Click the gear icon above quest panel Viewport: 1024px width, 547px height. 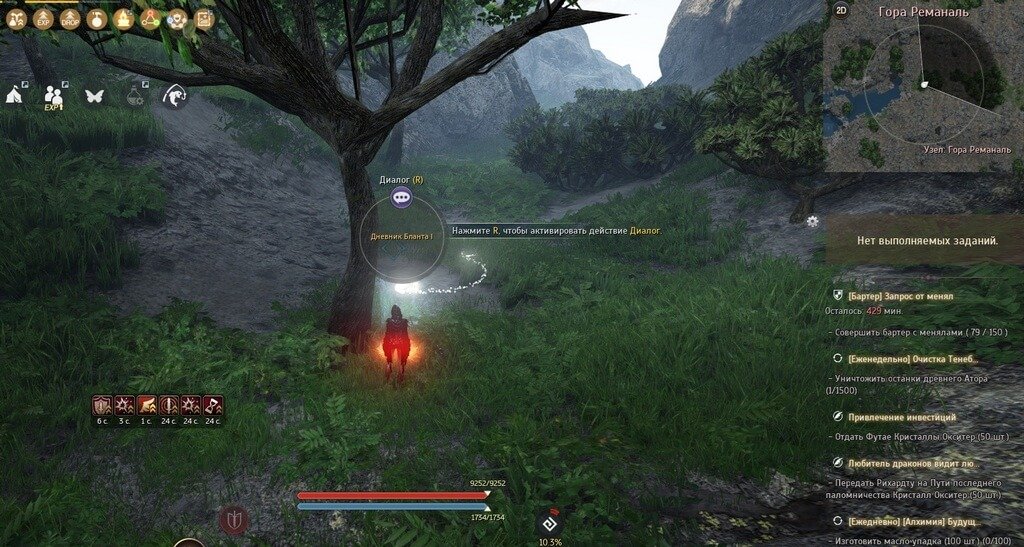812,221
